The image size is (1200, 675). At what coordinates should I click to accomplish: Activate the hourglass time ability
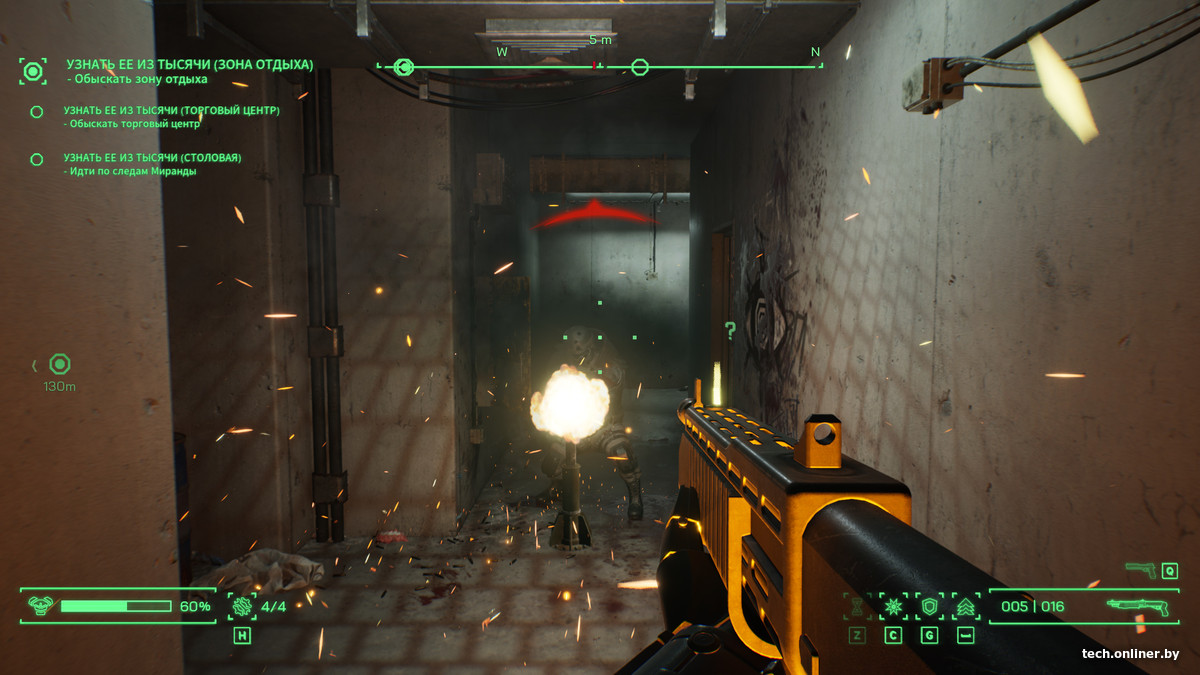857,606
